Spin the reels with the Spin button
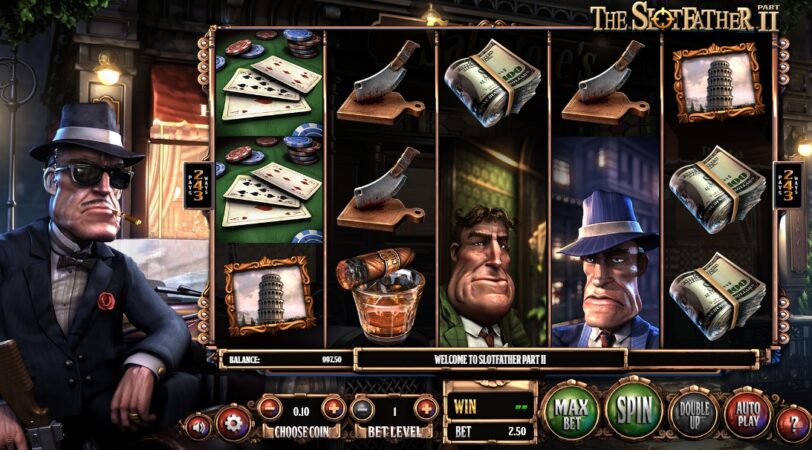The width and height of the screenshot is (812, 450). coord(634,409)
